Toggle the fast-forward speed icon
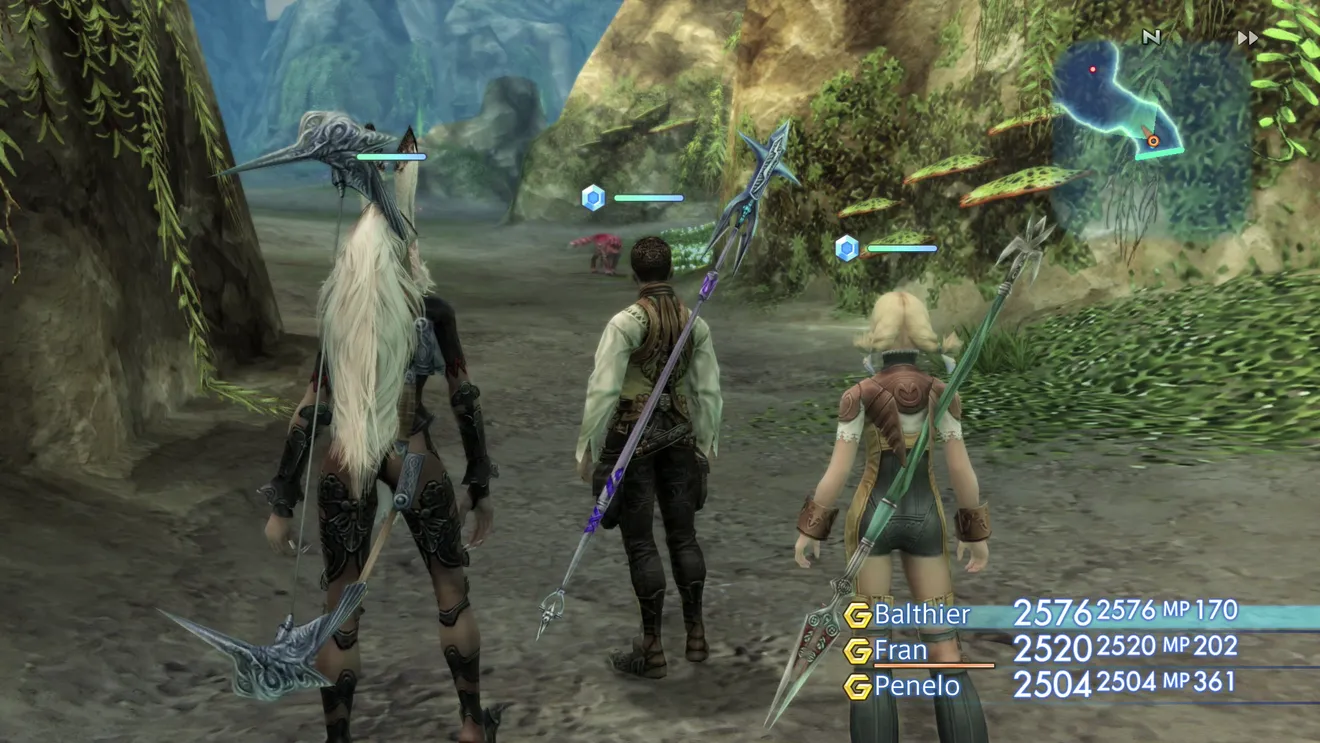 (1247, 38)
